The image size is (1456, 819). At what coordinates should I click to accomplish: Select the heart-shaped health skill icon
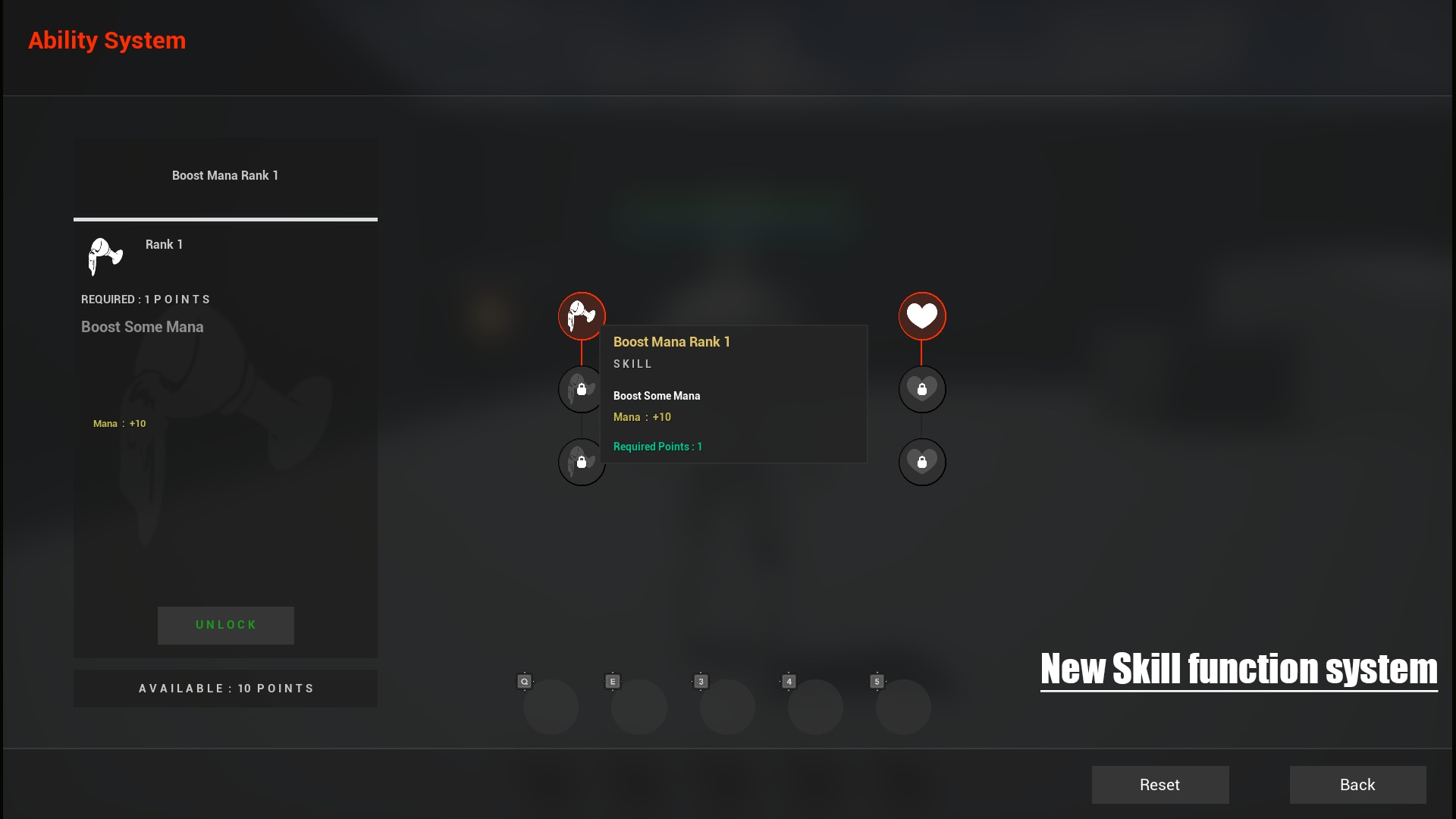point(922,315)
